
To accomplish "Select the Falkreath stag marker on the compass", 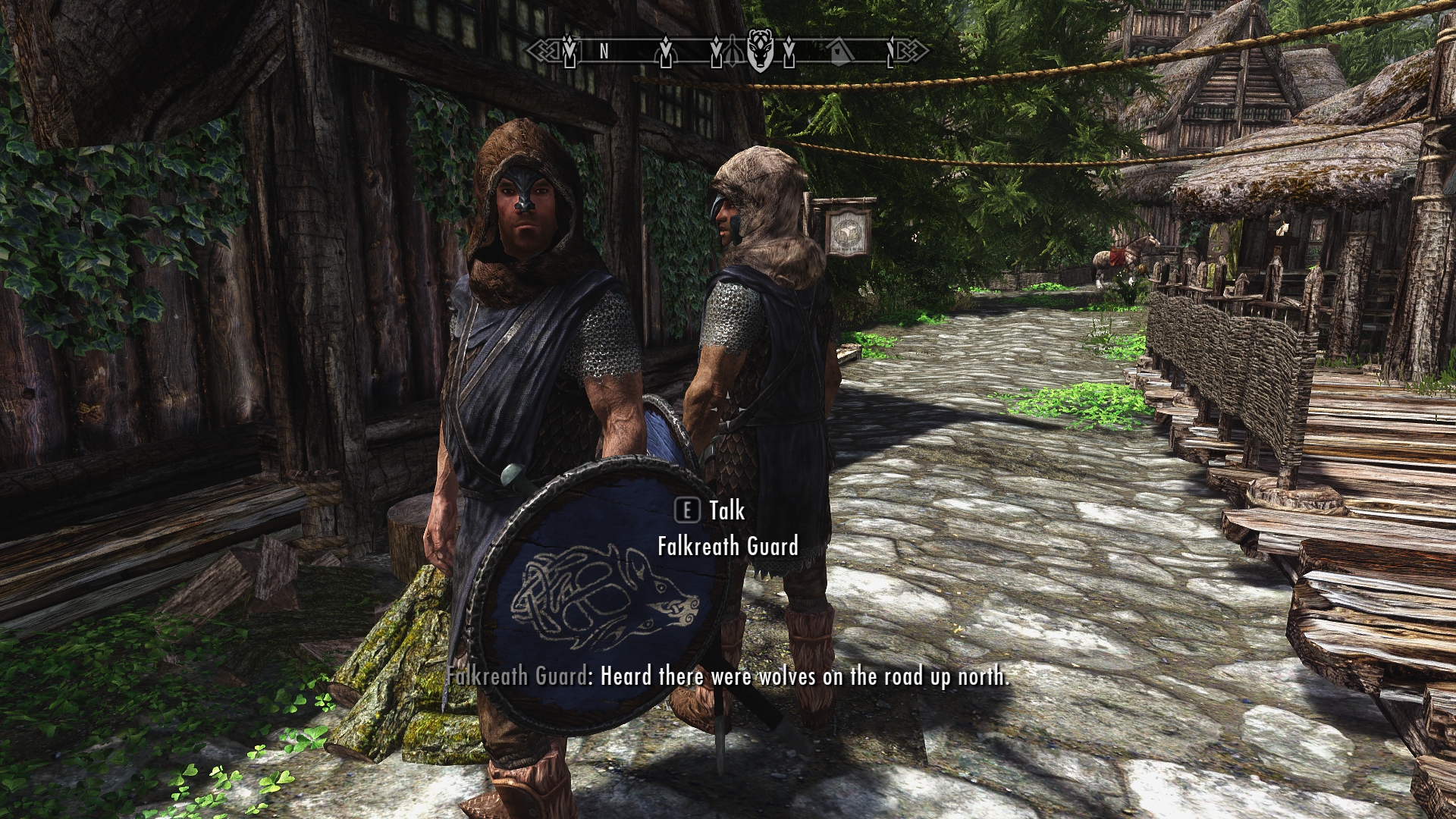I will 759,50.
